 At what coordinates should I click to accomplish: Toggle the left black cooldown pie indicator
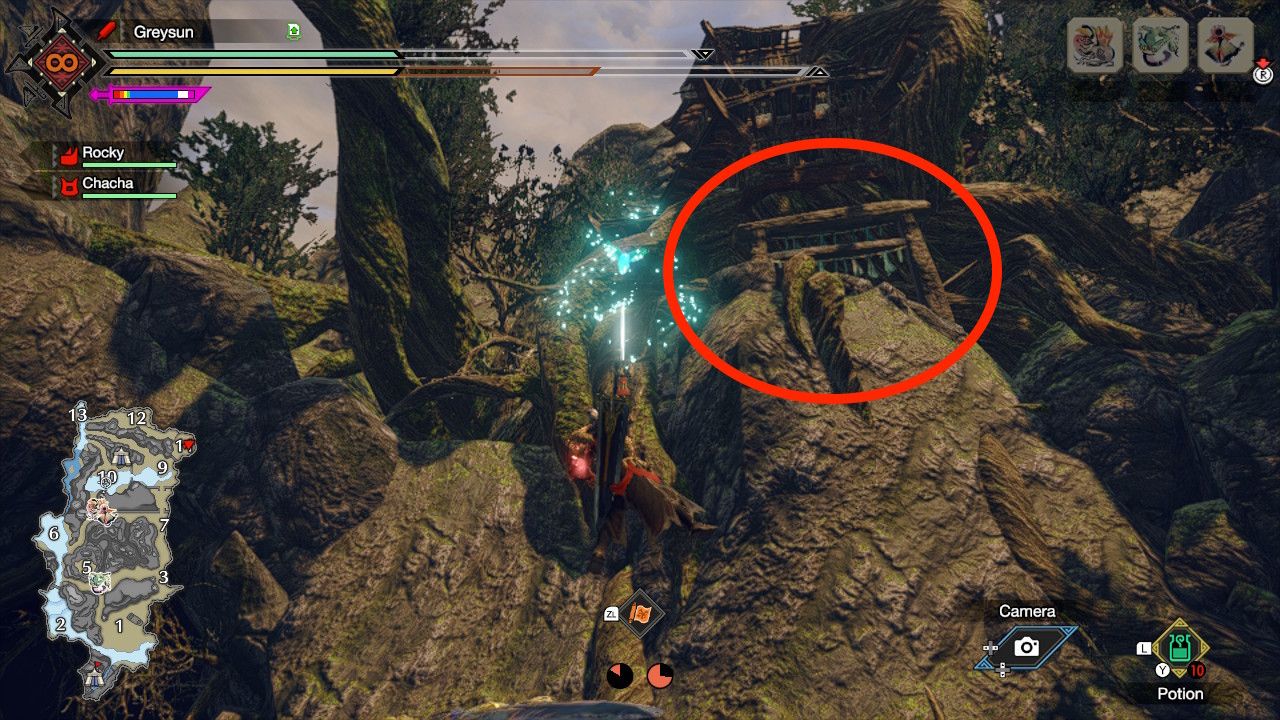coord(619,675)
